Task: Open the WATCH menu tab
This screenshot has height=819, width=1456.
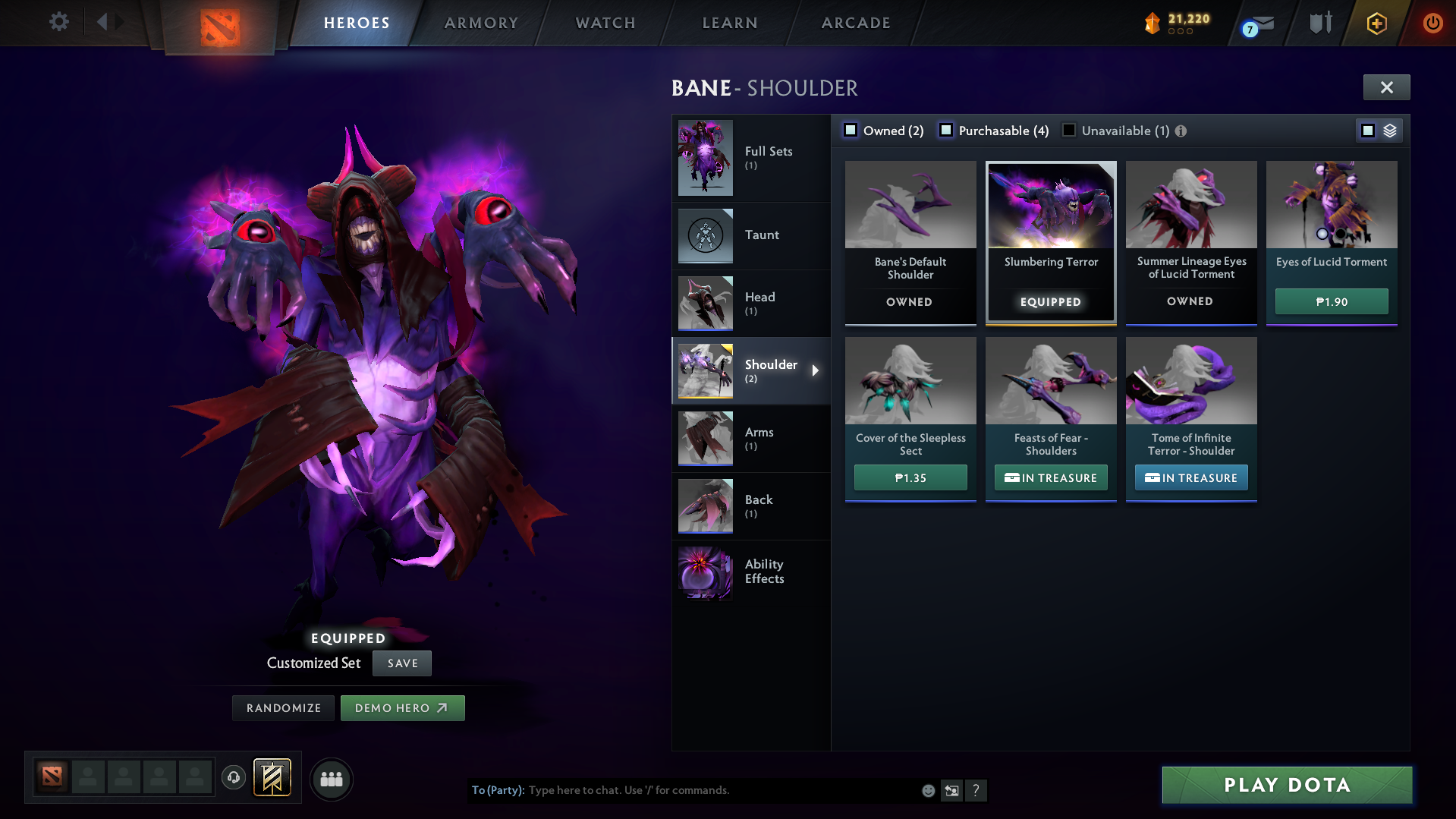Action: click(605, 23)
